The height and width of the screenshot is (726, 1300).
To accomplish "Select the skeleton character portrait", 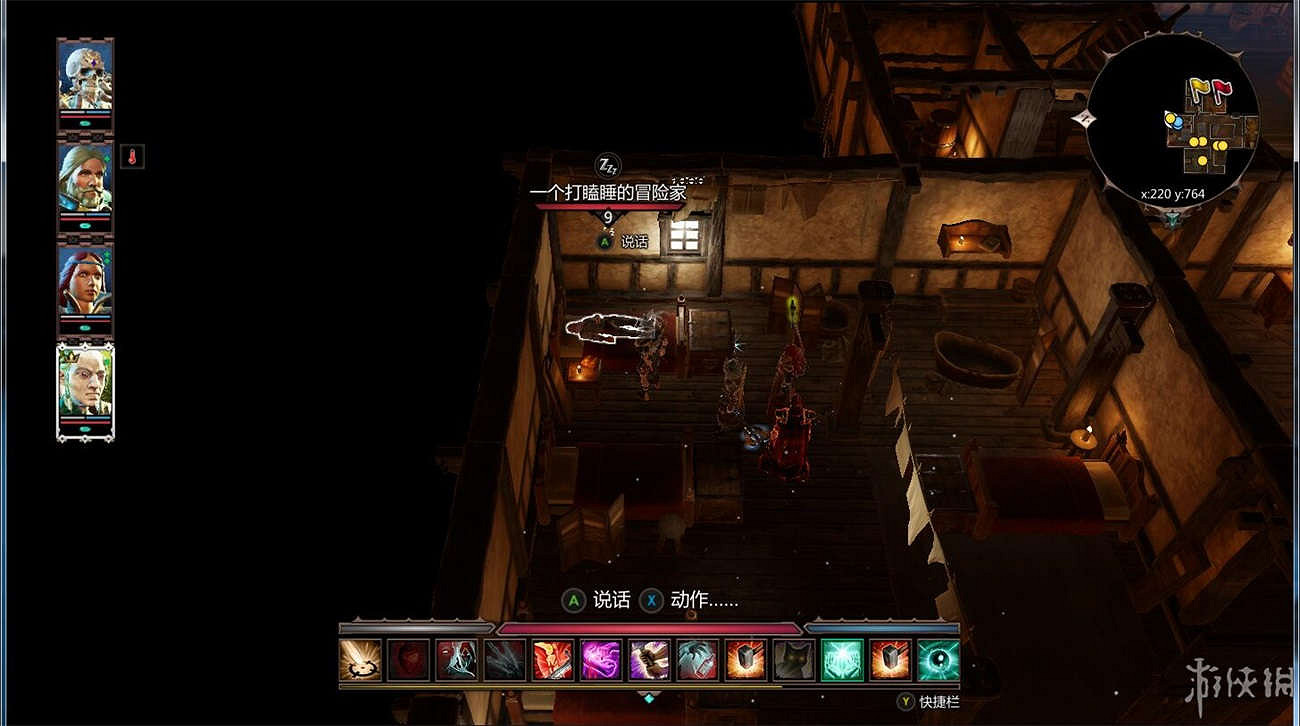I will pos(85,75).
